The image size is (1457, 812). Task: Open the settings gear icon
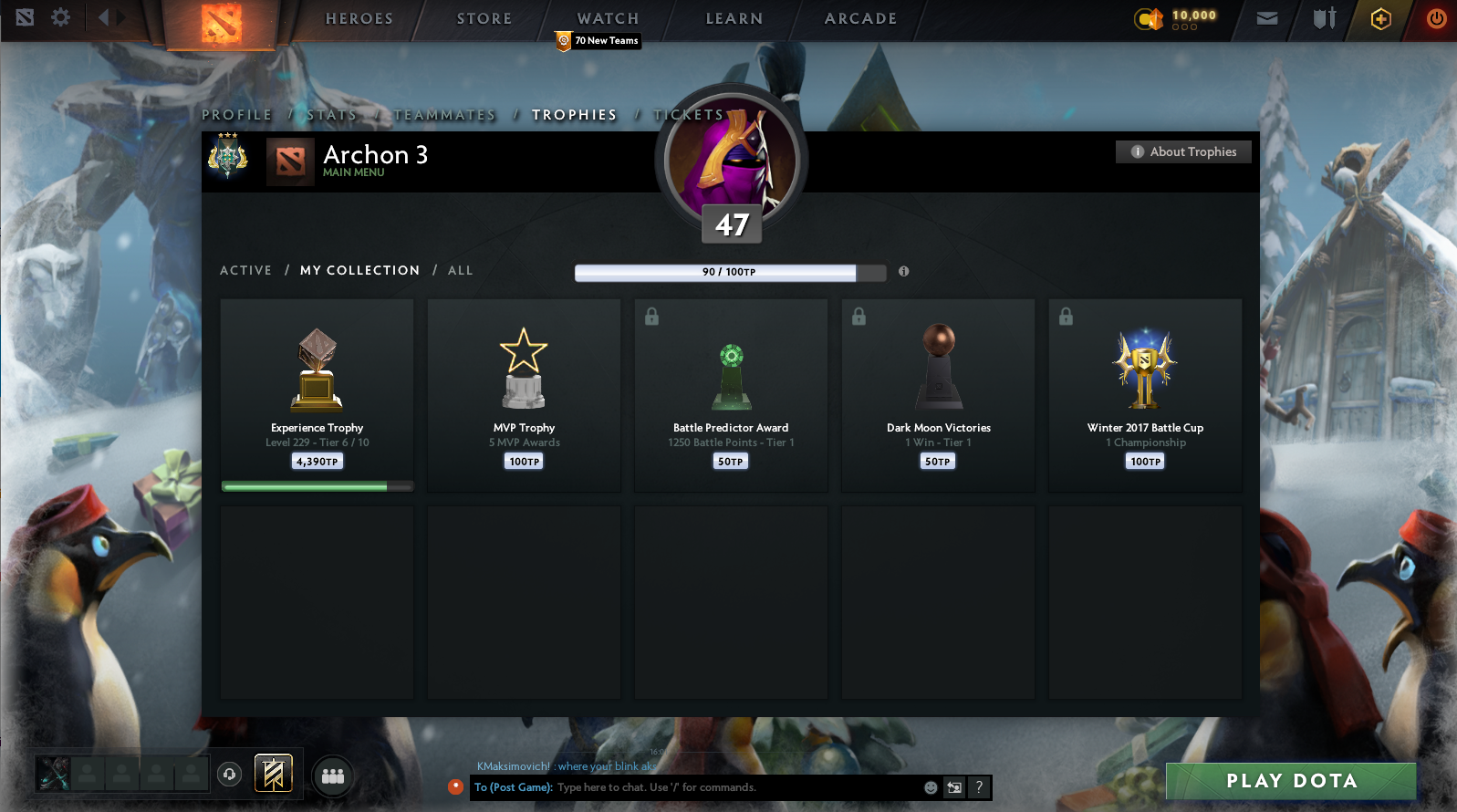(58, 16)
